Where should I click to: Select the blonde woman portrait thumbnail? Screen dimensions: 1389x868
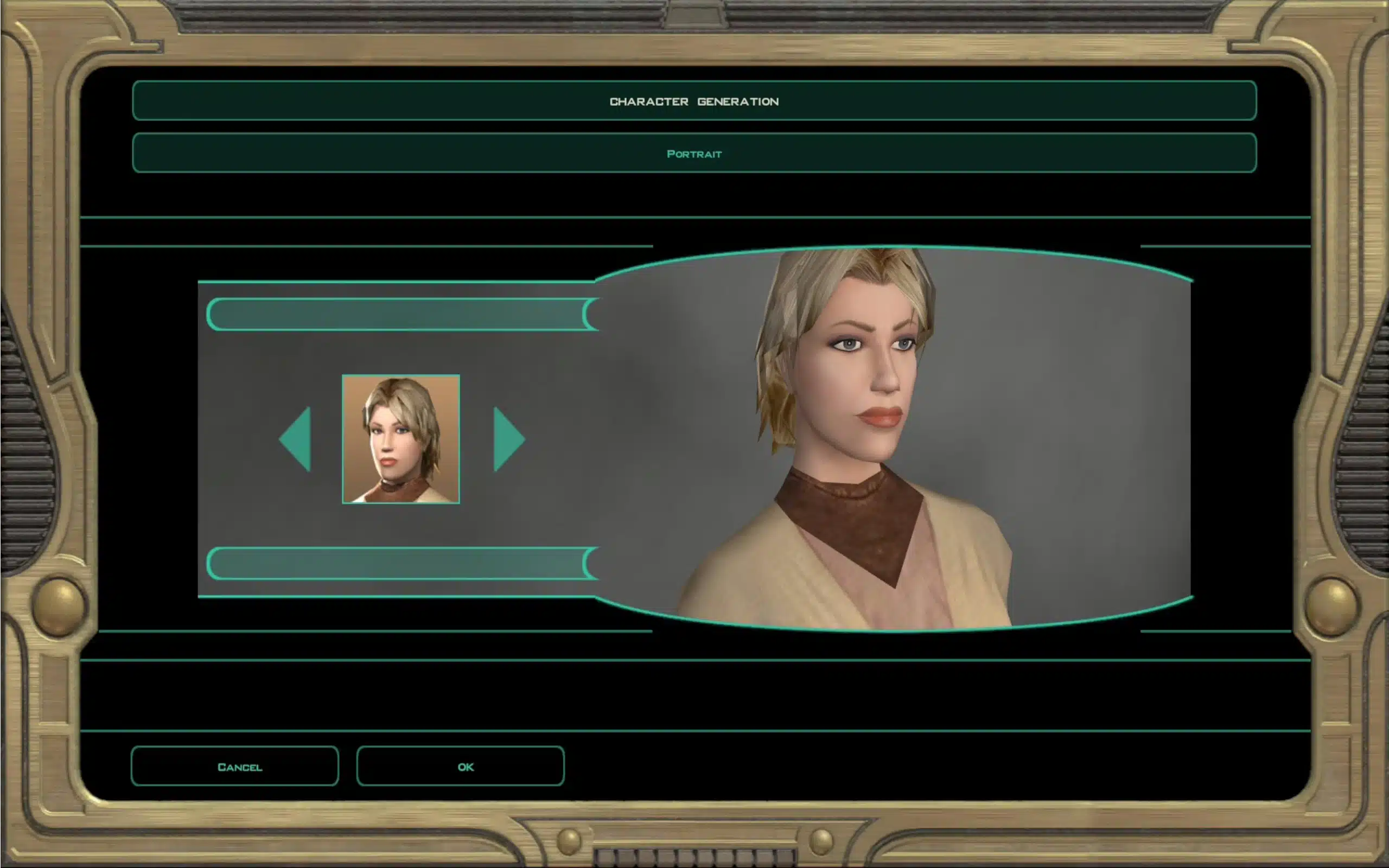click(x=400, y=439)
